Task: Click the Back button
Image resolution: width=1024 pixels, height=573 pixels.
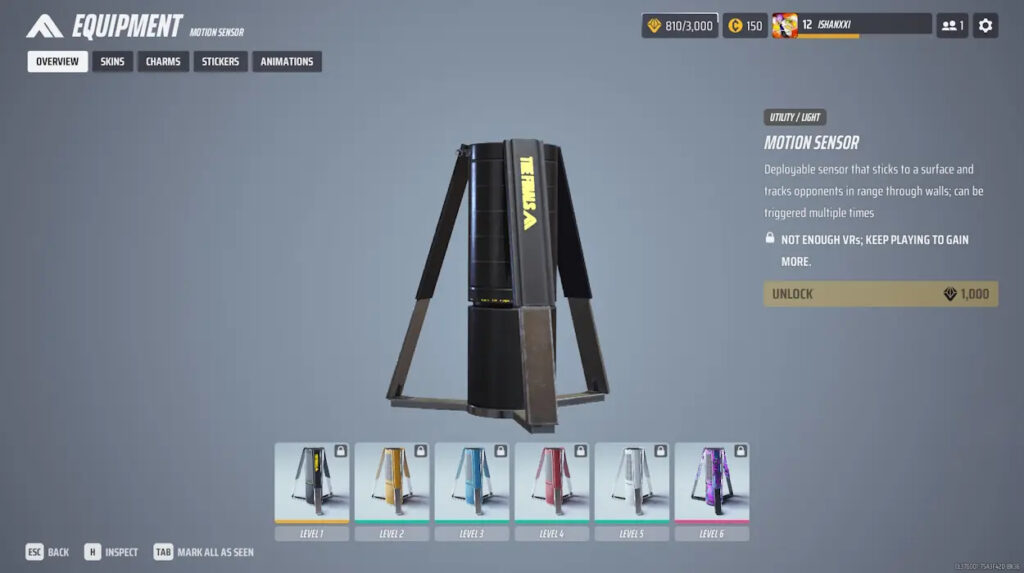Action: (48, 552)
